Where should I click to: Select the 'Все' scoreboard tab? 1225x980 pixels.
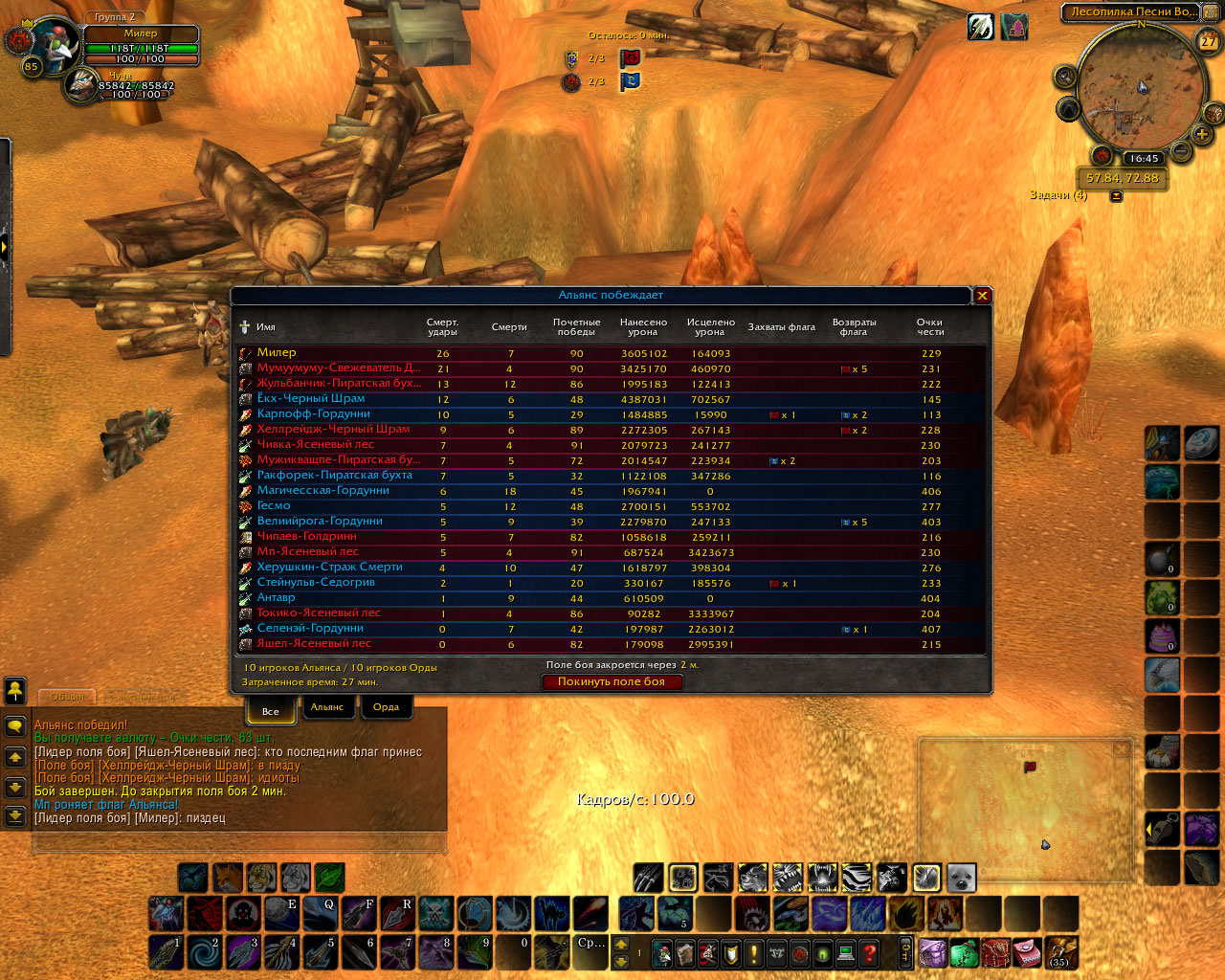point(271,711)
